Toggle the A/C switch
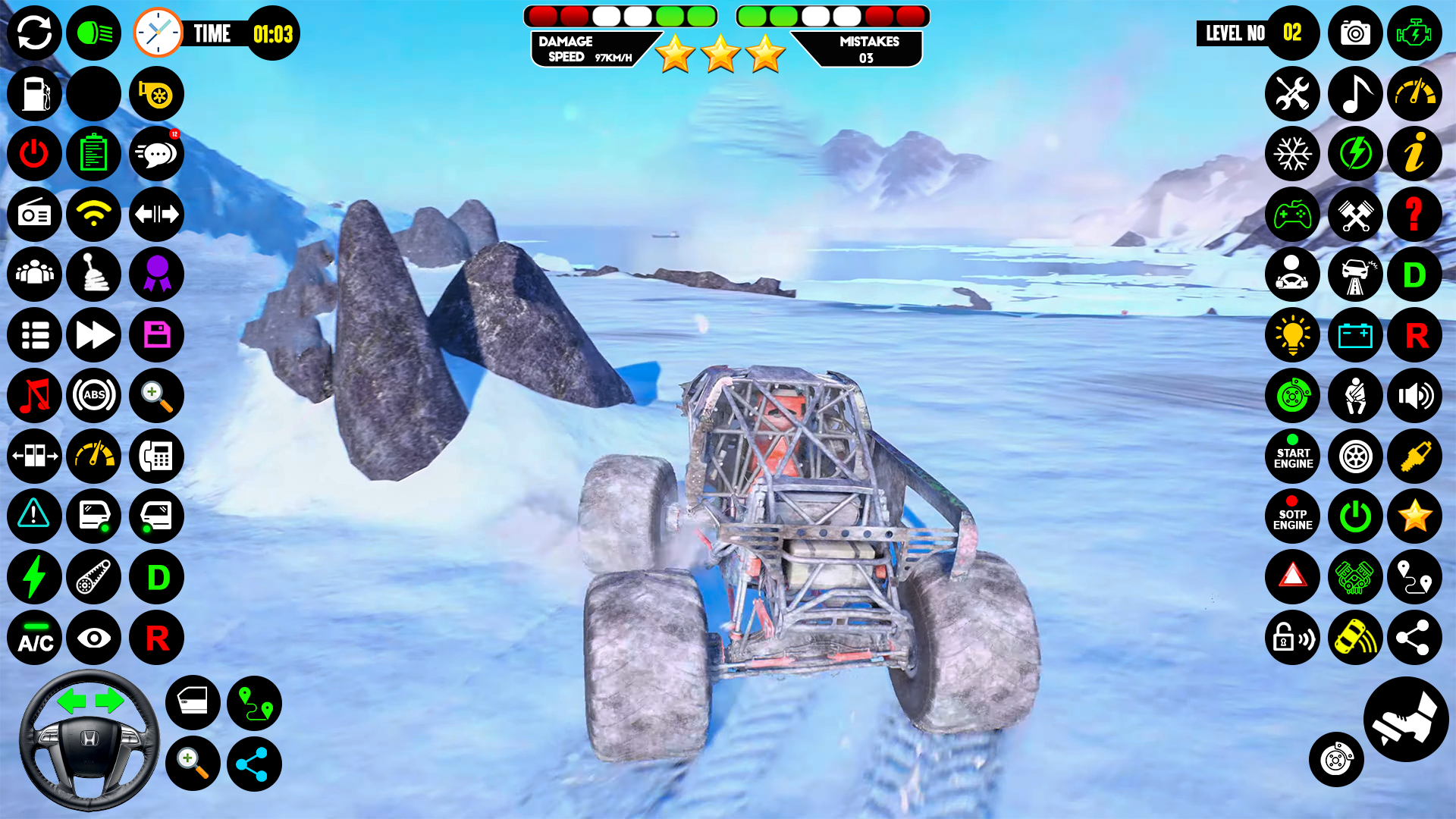Image resolution: width=1456 pixels, height=819 pixels. pyautogui.click(x=33, y=639)
